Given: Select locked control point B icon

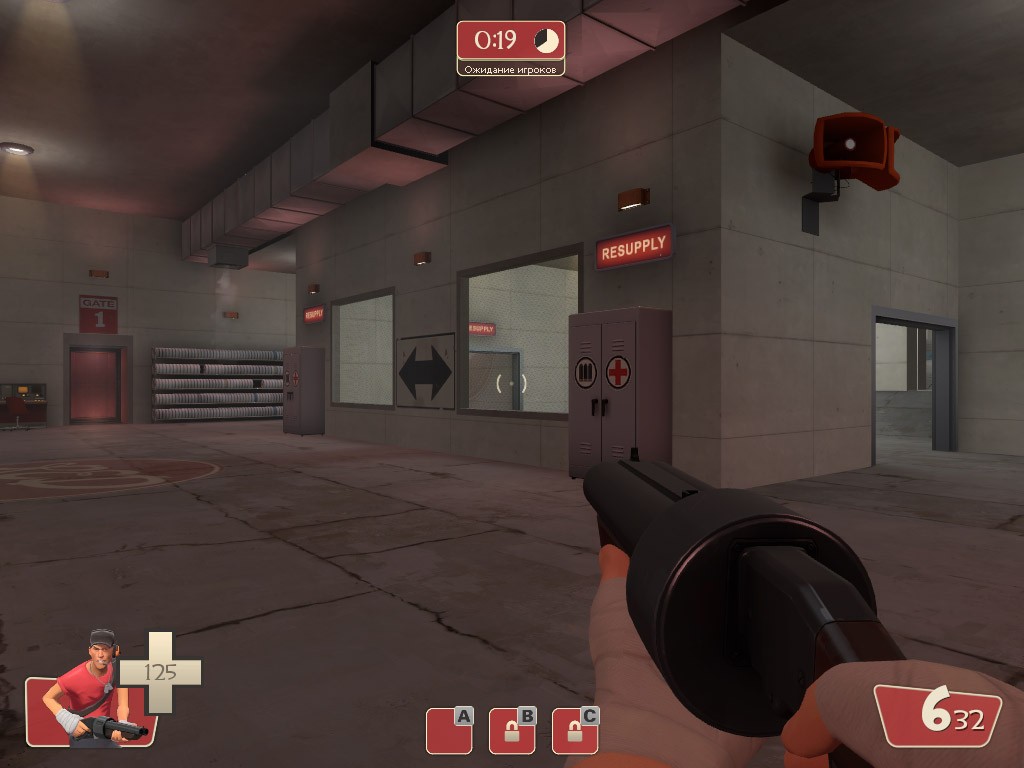Looking at the screenshot, I should coord(511,730).
